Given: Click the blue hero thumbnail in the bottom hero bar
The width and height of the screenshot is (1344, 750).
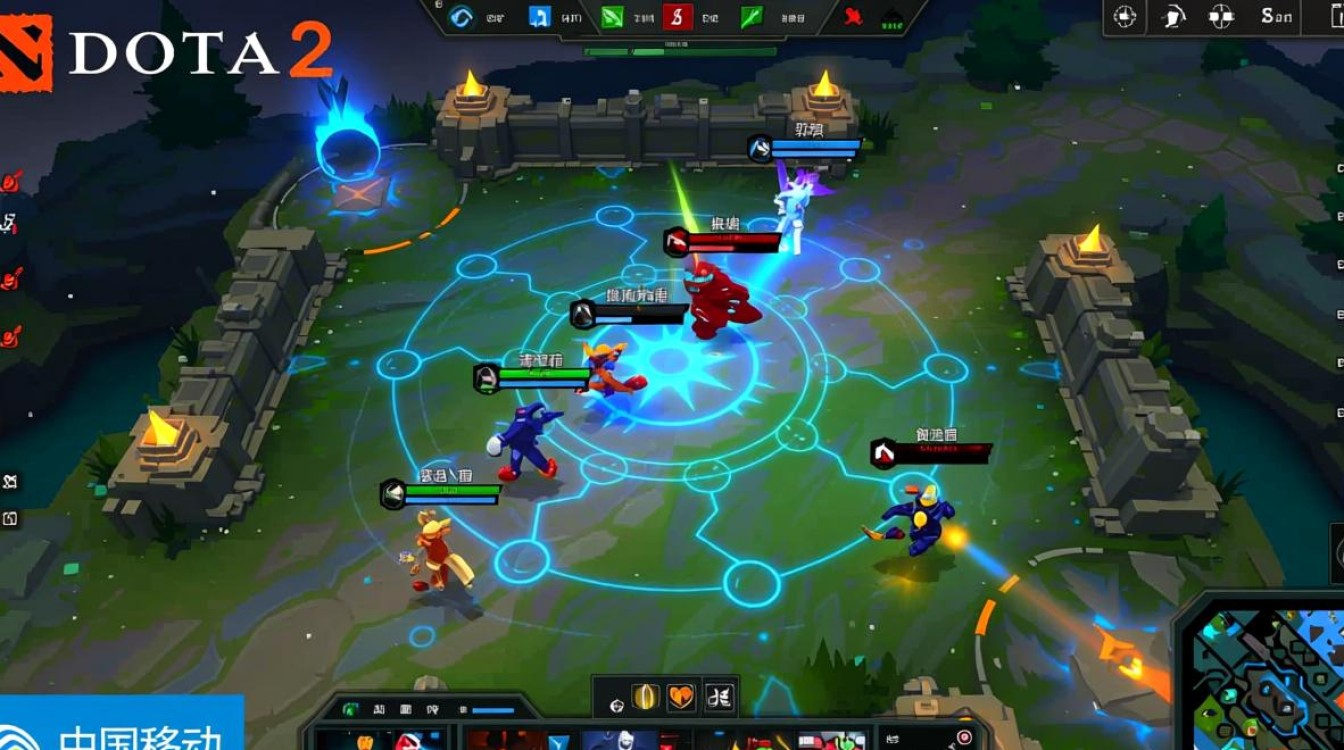Looking at the screenshot, I should tap(620, 740).
